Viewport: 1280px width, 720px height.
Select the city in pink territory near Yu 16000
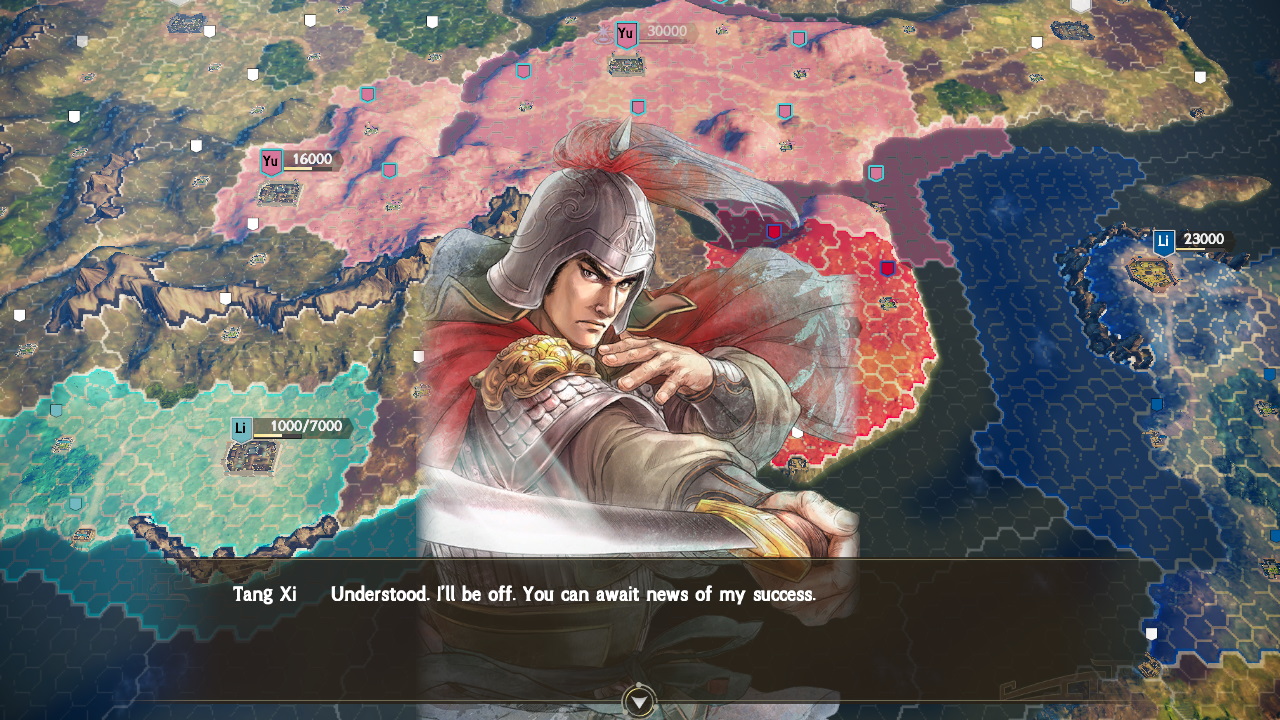tap(280, 194)
